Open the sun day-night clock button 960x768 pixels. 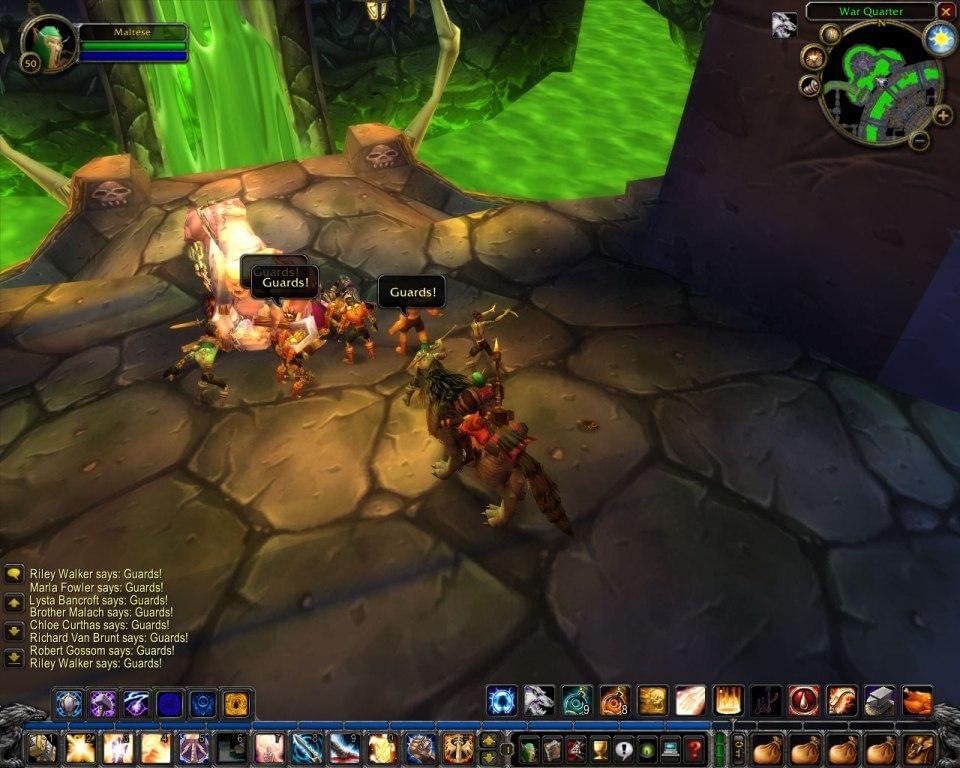[940, 40]
